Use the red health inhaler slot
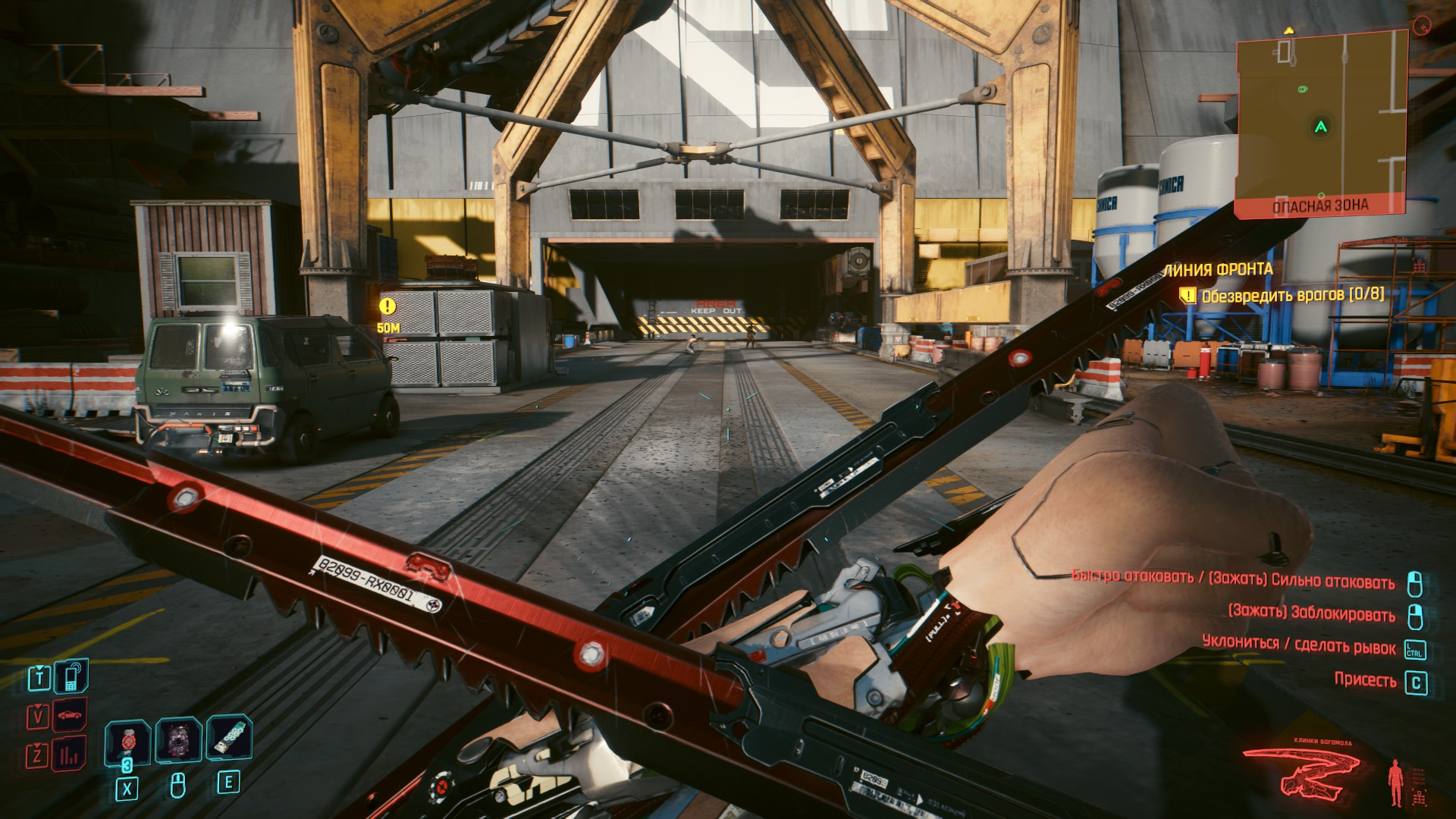This screenshot has height=819, width=1456. point(127,741)
